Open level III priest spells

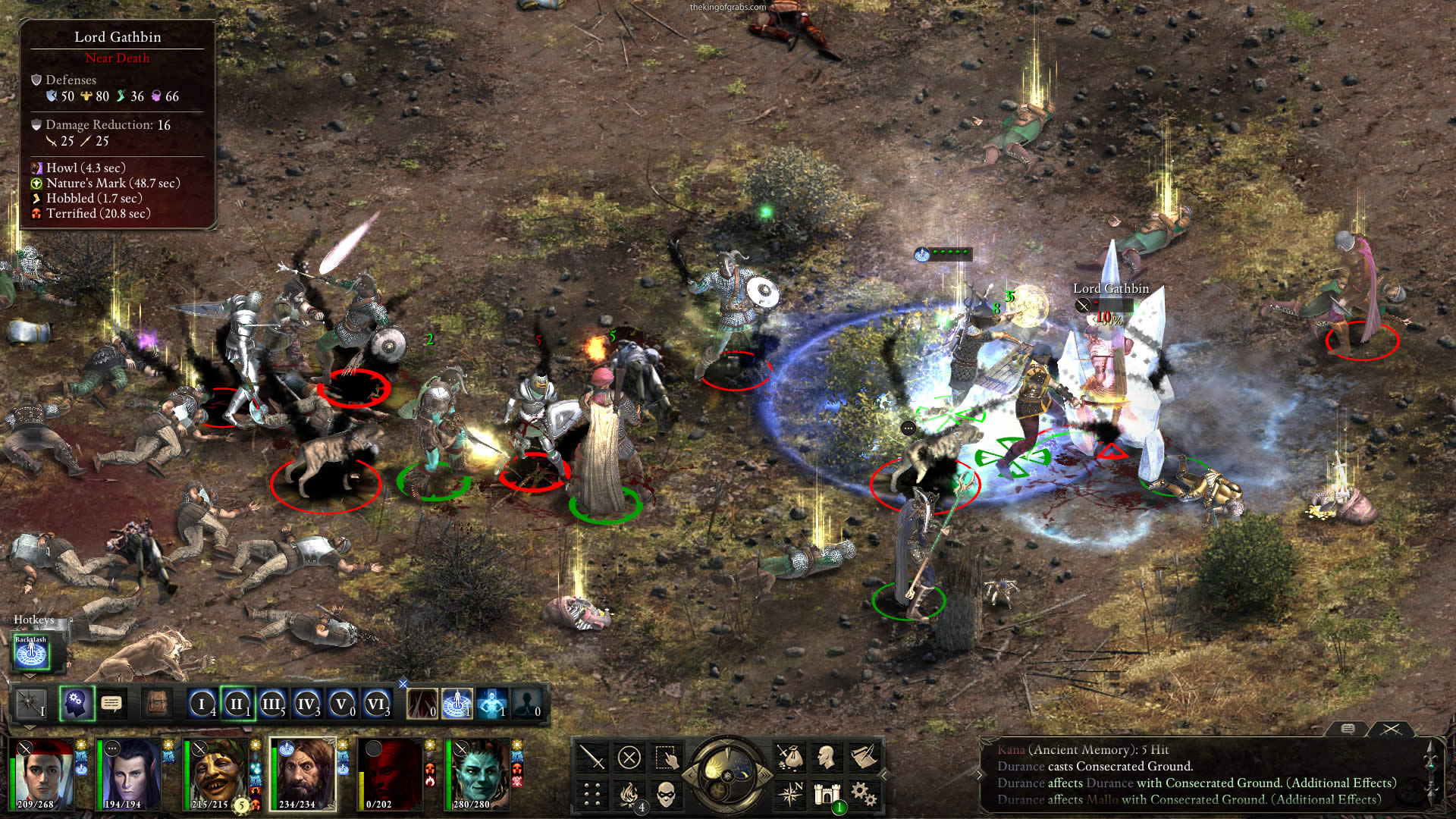271,704
